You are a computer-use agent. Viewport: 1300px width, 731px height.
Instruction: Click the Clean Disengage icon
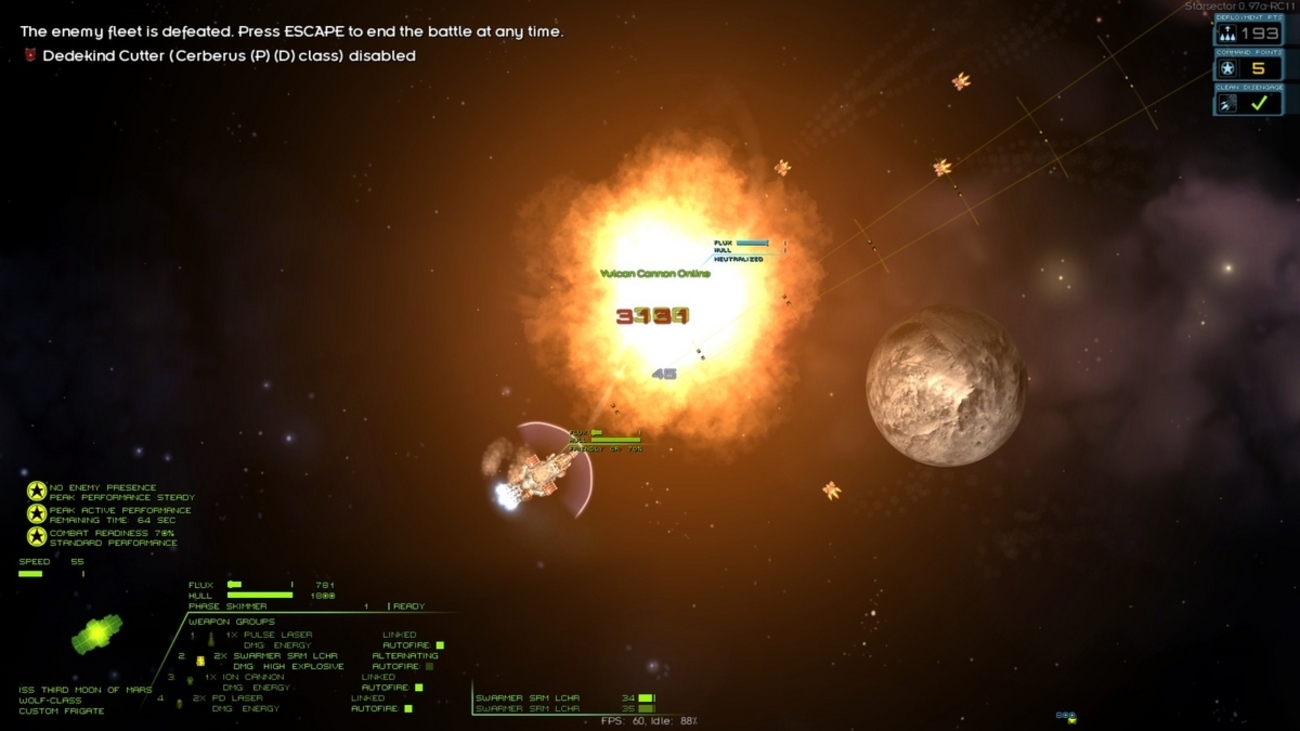(1227, 103)
